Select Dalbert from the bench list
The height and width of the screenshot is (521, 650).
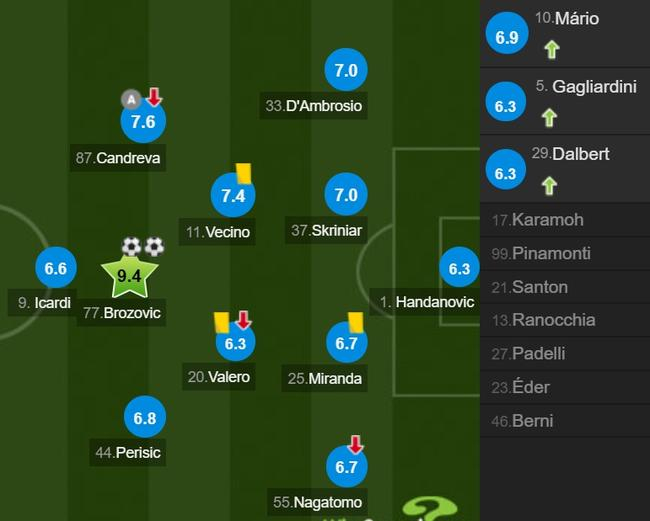[565, 169]
